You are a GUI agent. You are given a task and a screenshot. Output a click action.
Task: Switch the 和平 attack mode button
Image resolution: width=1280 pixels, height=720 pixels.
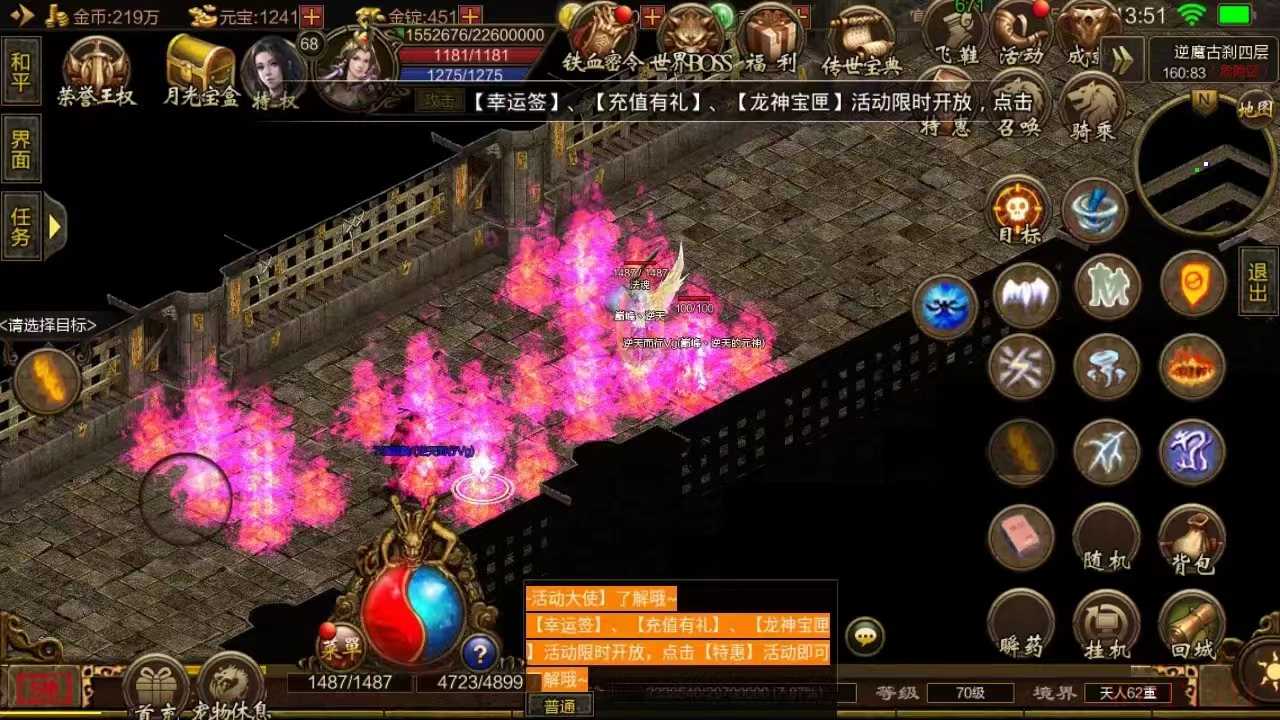(21, 70)
